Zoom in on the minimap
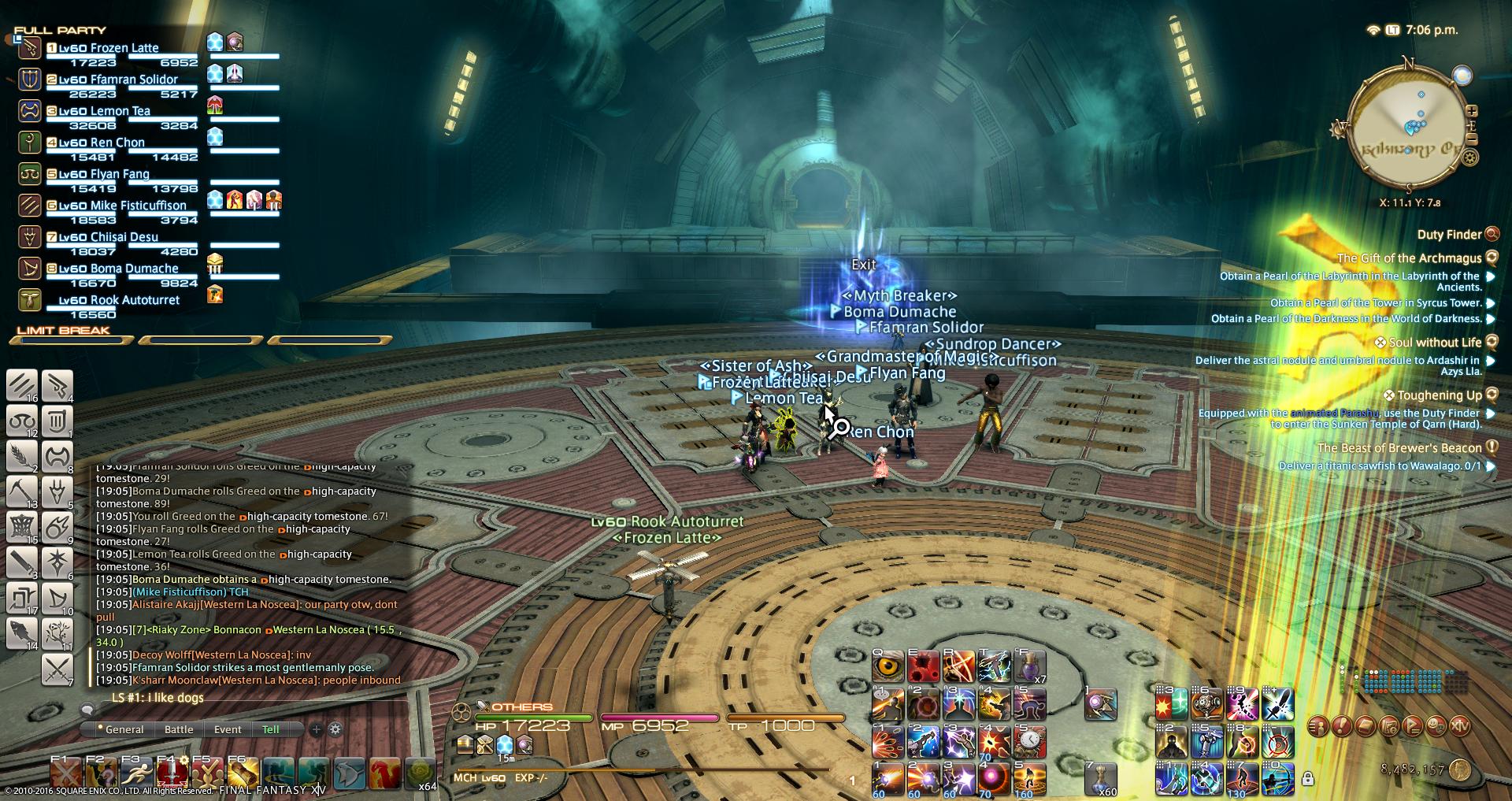Screen dimensions: 1512x801 1471,112
